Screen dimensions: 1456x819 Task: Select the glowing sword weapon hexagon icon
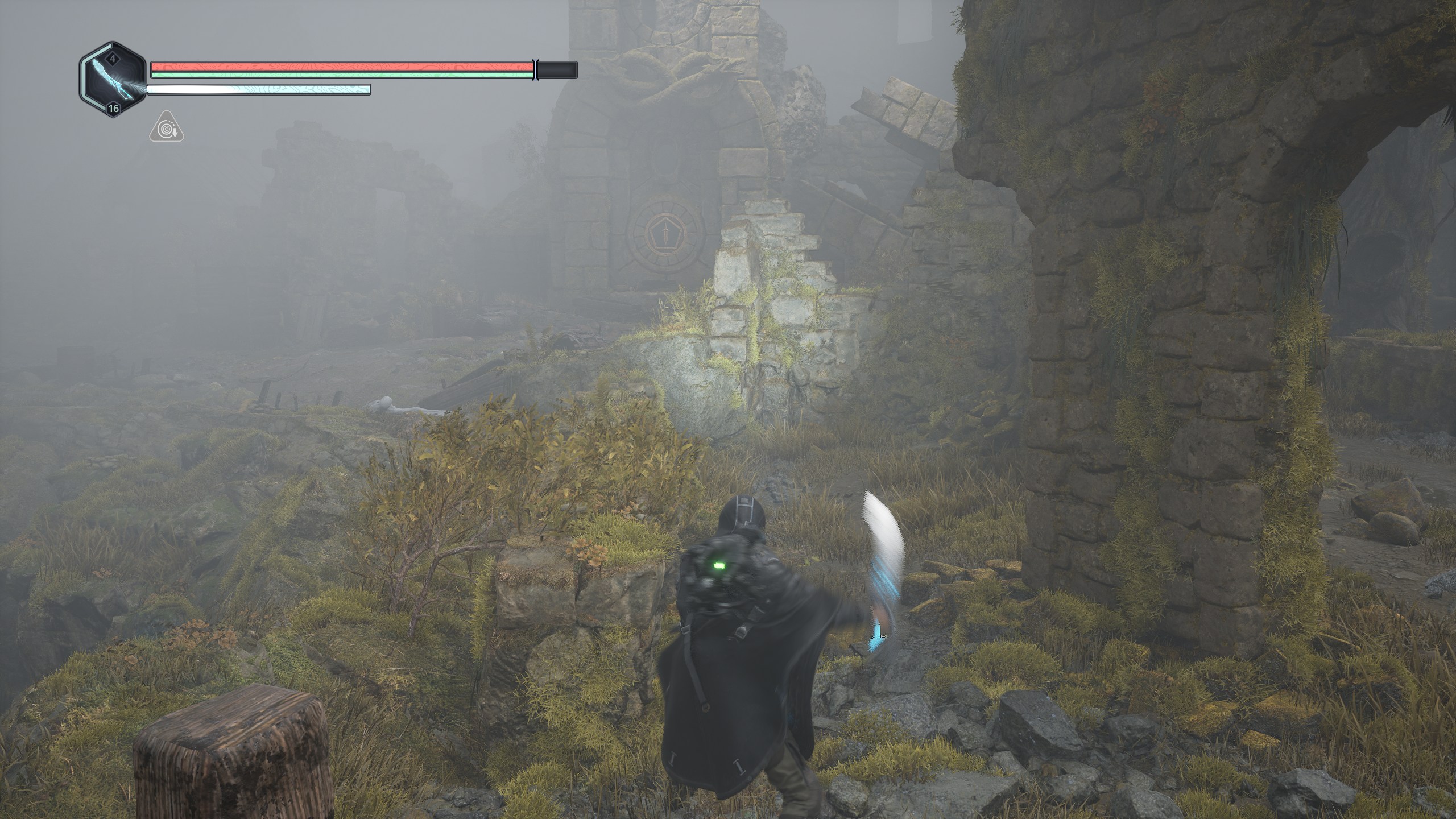pos(113,80)
